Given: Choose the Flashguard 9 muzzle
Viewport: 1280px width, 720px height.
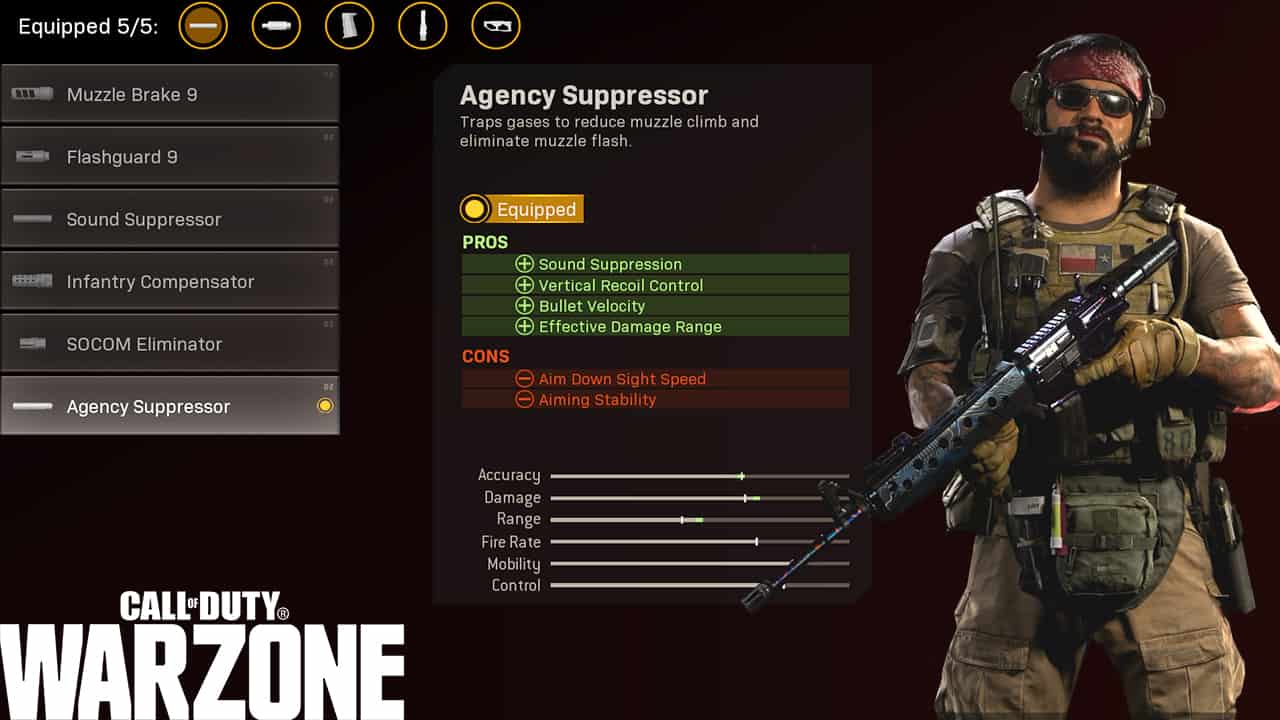Looking at the screenshot, I should coord(170,157).
